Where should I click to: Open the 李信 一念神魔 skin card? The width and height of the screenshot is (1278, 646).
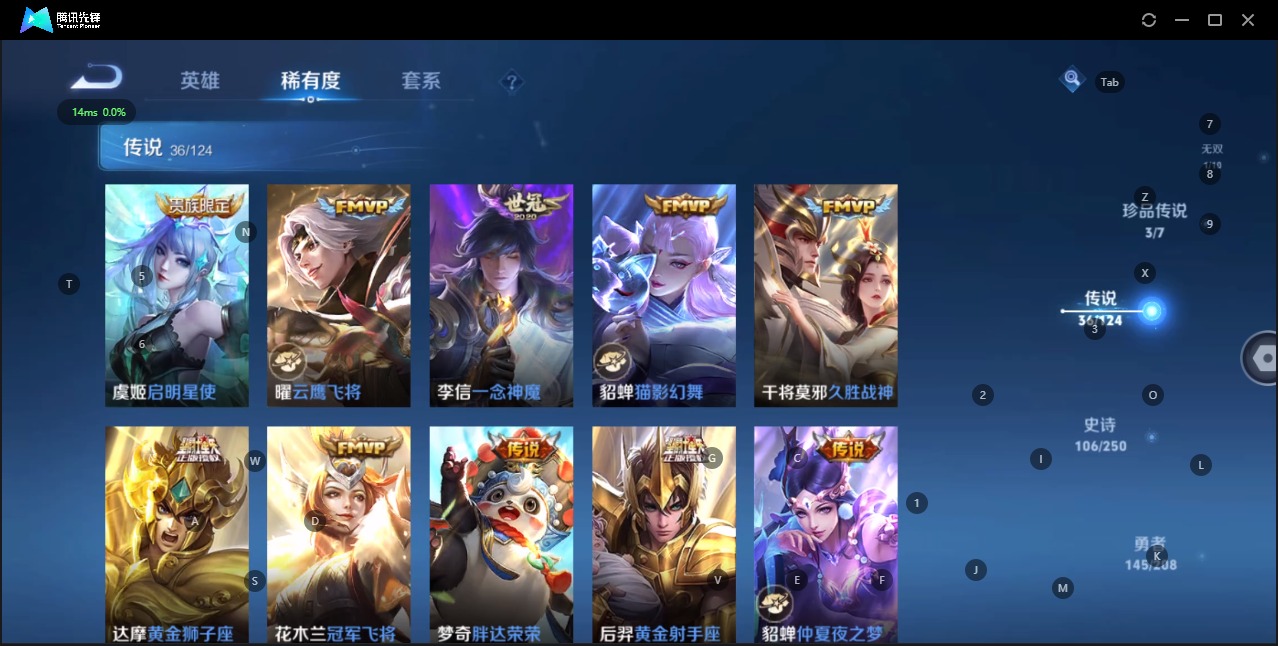[501, 295]
